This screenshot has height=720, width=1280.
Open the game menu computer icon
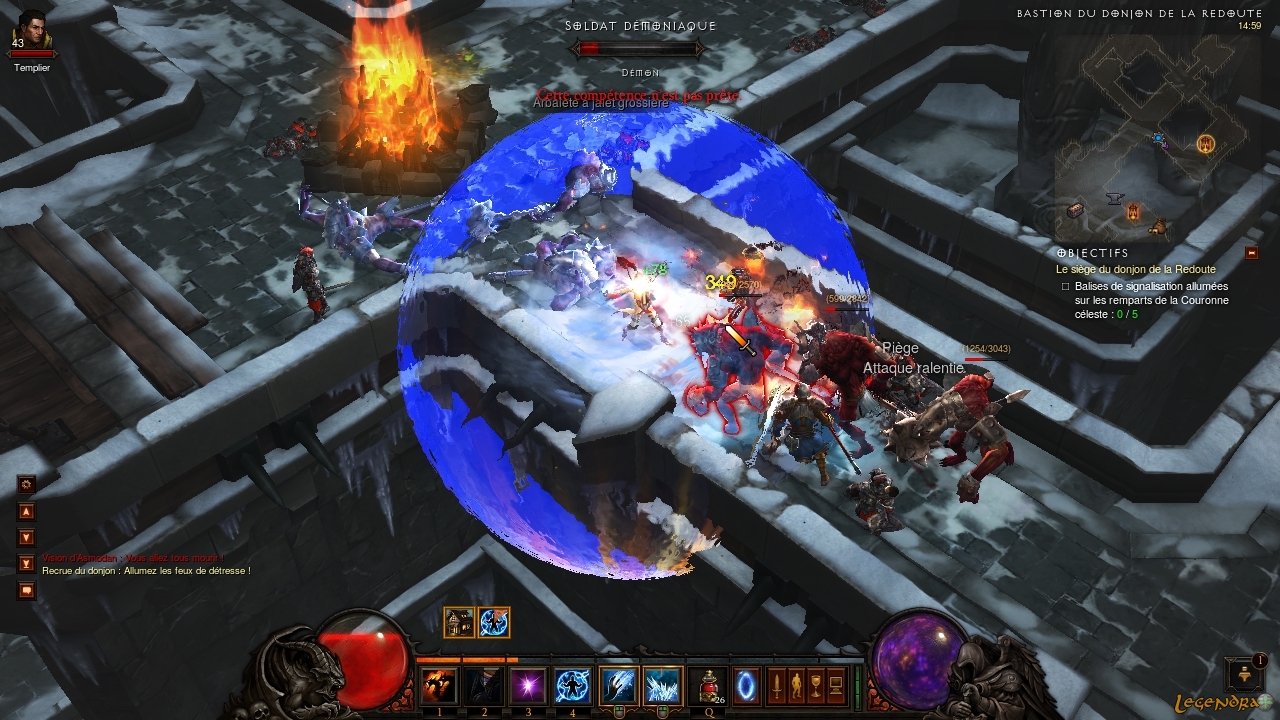tap(836, 686)
